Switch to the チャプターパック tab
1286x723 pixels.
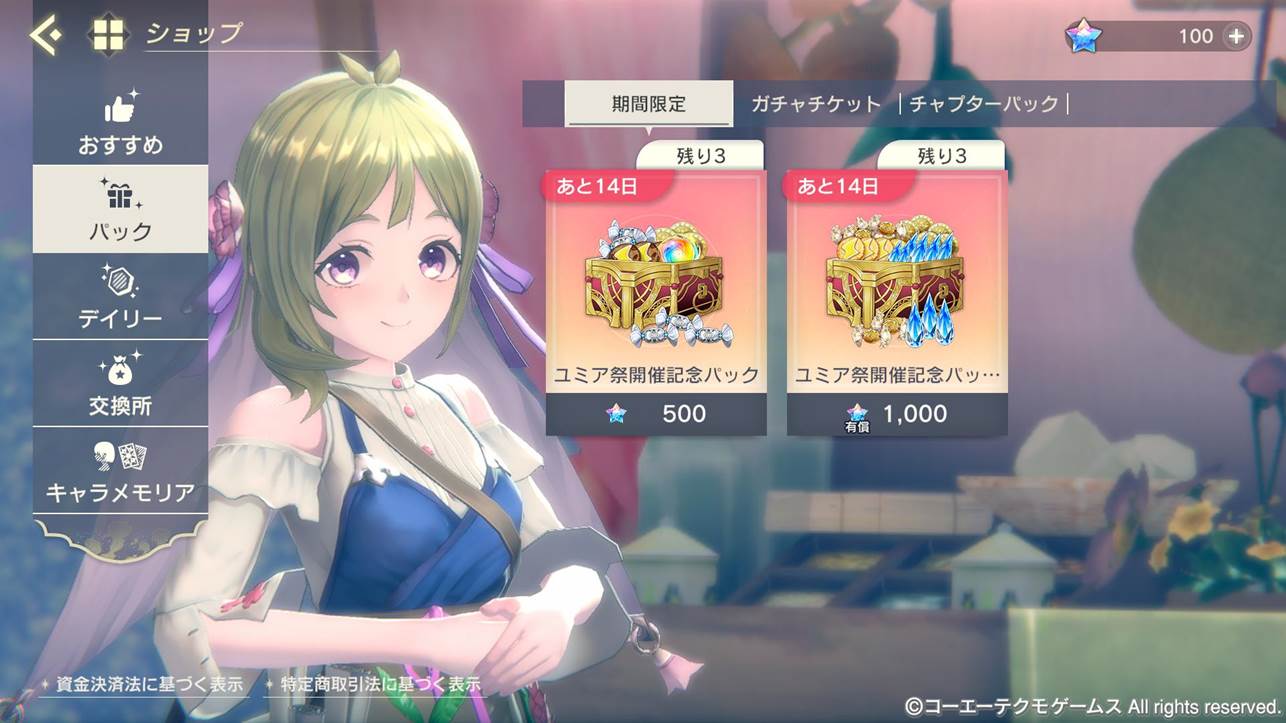(x=983, y=104)
